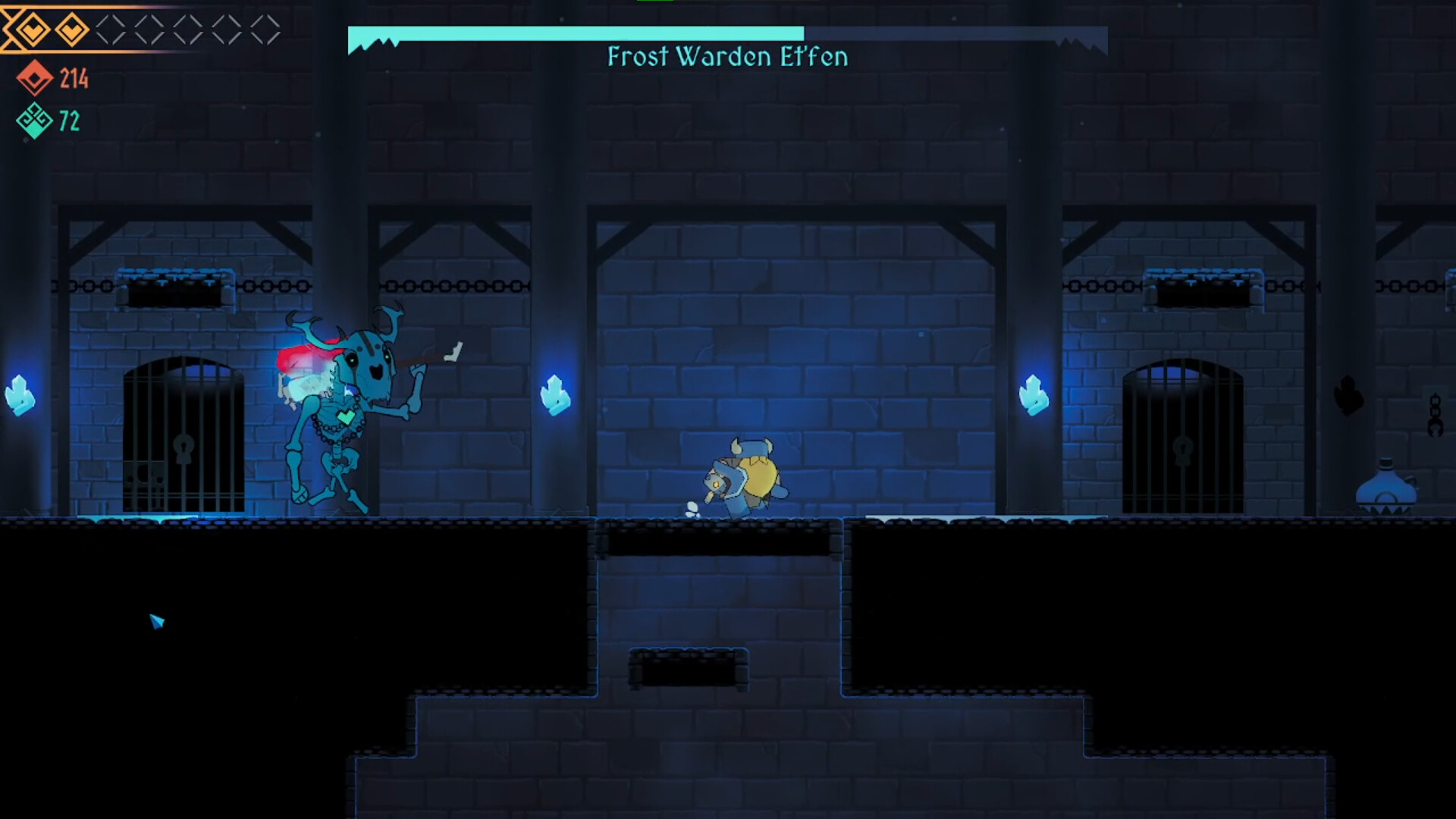Image resolution: width=1456 pixels, height=819 pixels.
Task: Click the middle empty heart slot
Action: [x=188, y=27]
